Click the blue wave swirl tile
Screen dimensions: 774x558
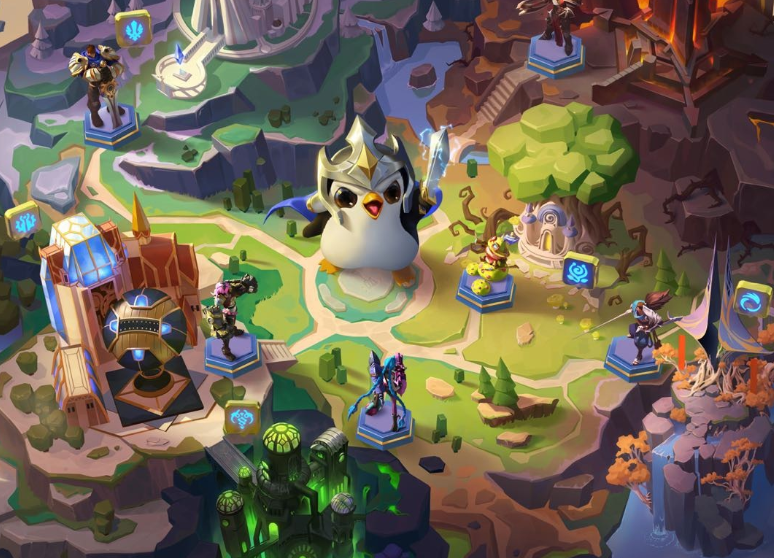pos(753,299)
